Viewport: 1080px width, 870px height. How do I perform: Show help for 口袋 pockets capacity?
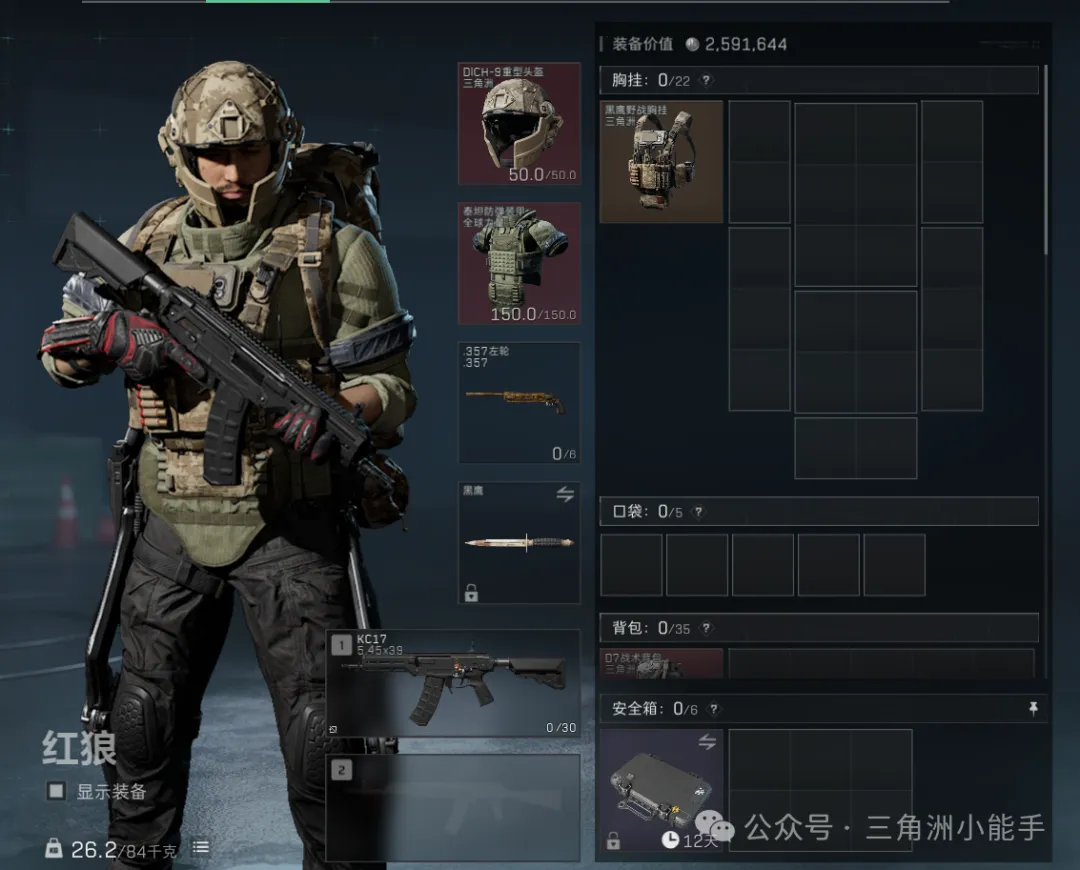point(698,512)
